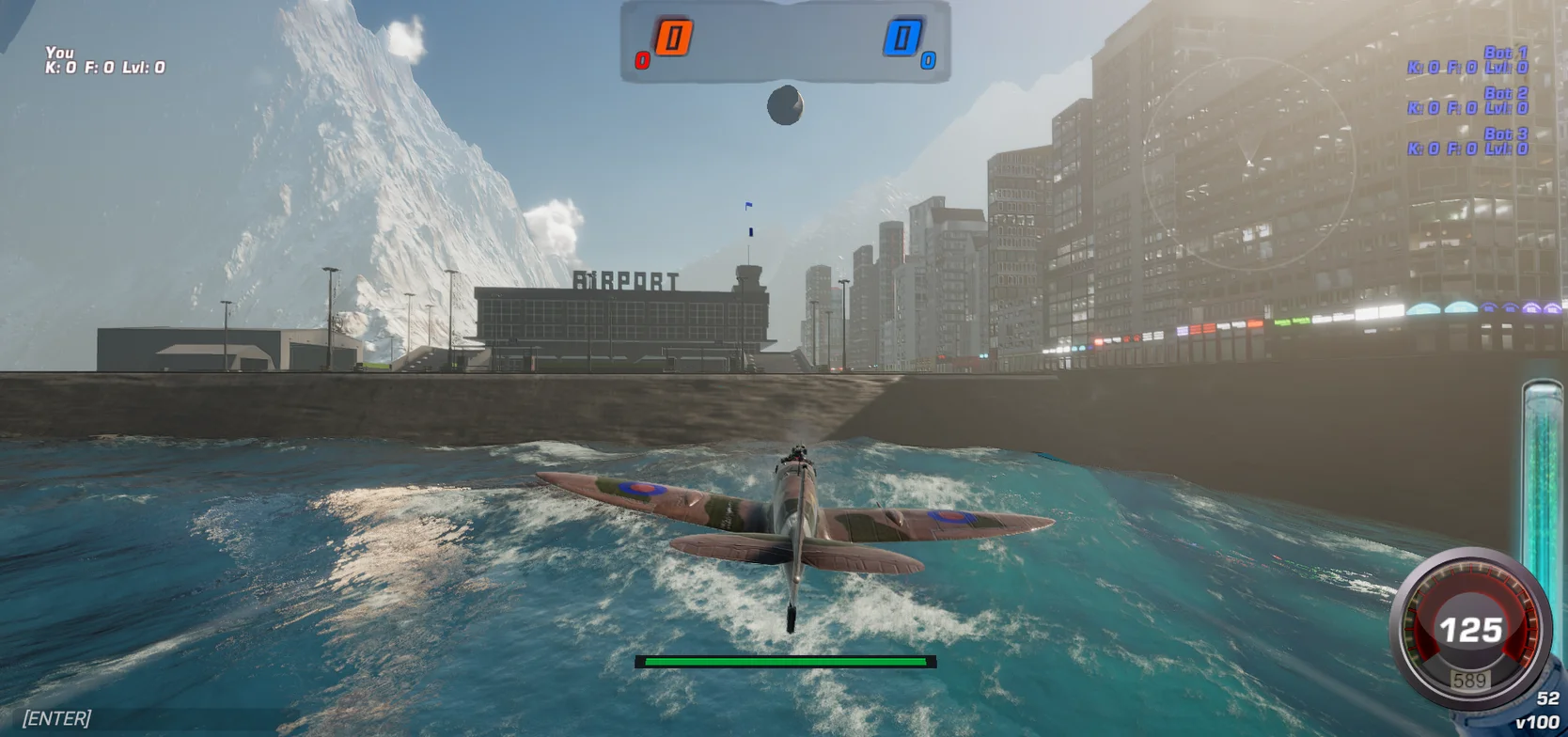Select the 'You K: 0' player stats
The width and height of the screenshot is (1568, 737).
(x=103, y=60)
